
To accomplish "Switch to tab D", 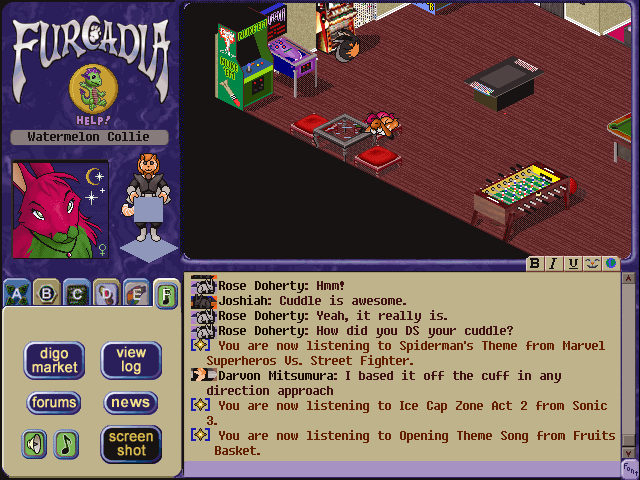I will [106, 294].
